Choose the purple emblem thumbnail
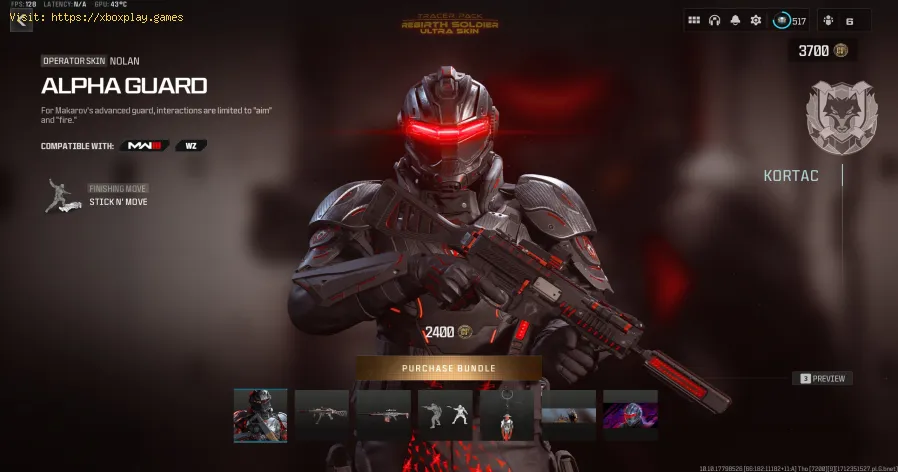The width and height of the screenshot is (898, 472). pyautogui.click(x=630, y=415)
